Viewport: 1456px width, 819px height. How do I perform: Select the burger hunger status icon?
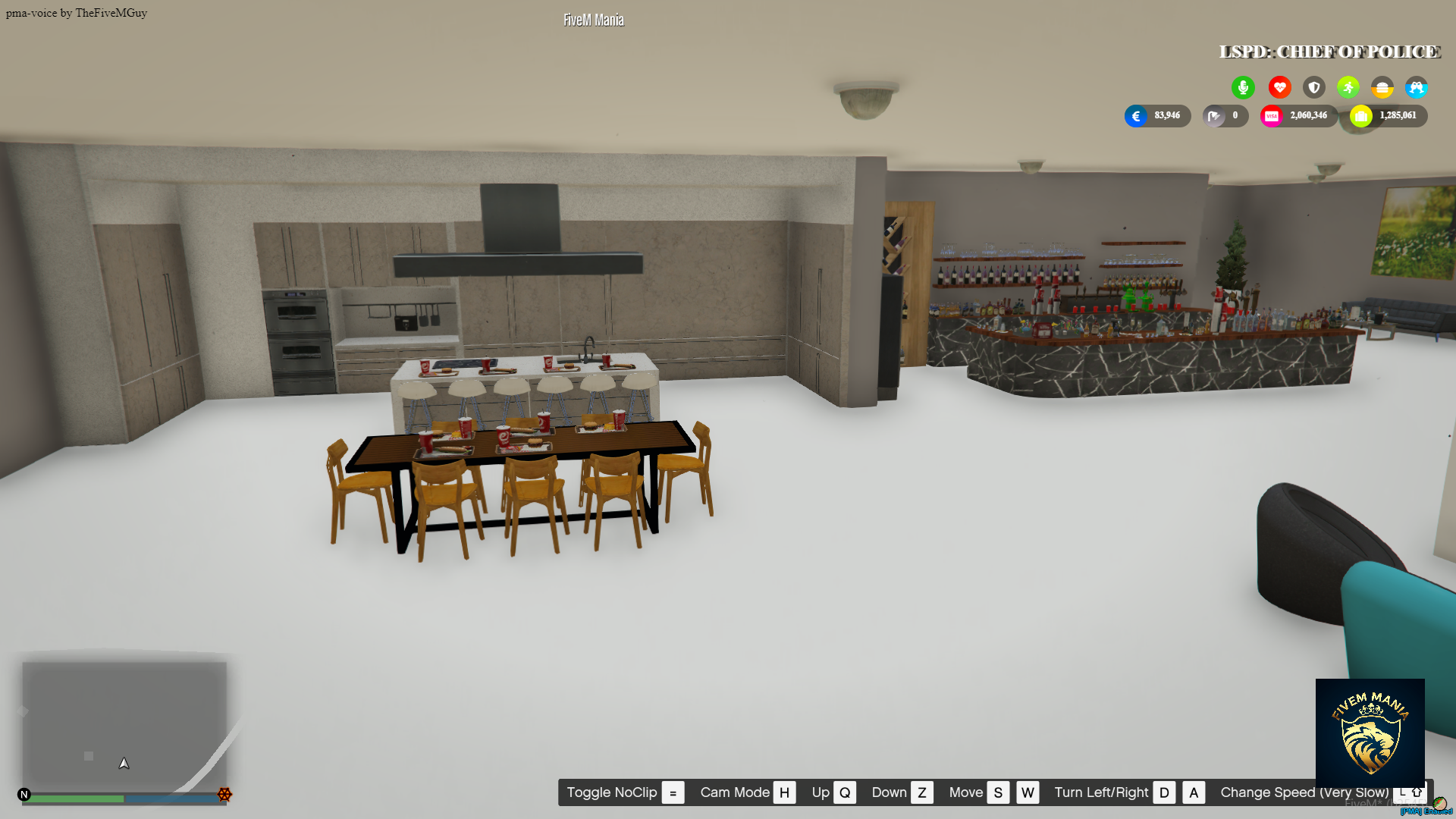pos(1382,87)
